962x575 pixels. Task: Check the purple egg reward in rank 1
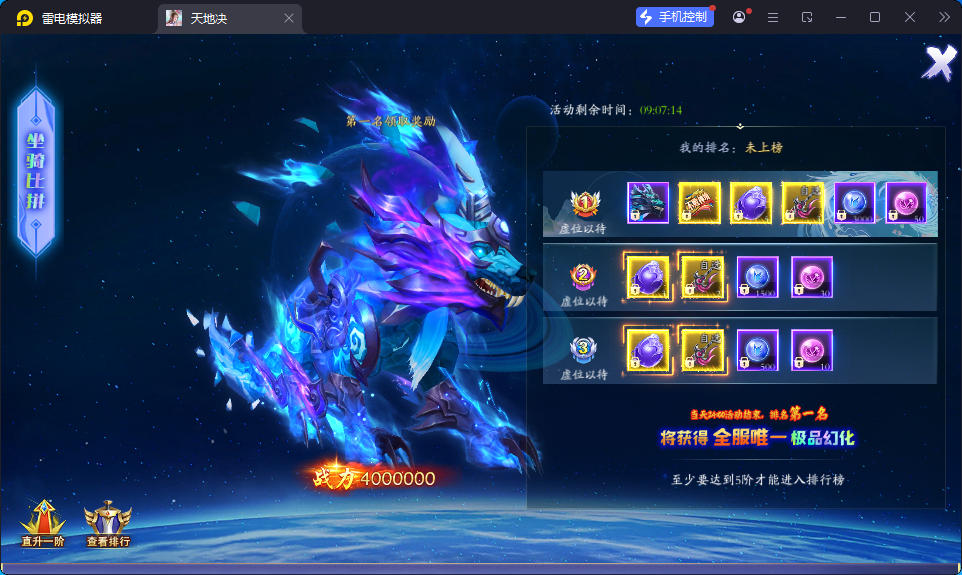click(x=751, y=202)
